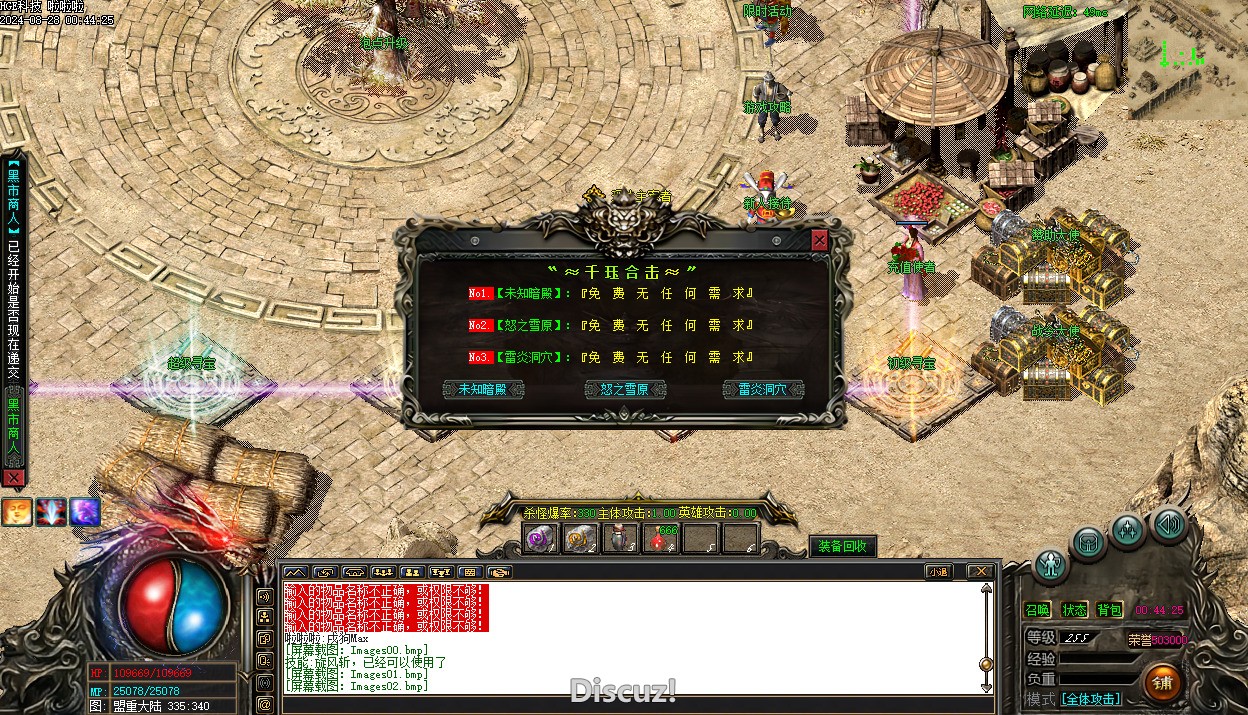Open the 背包 inventory bag

(x=1109, y=610)
